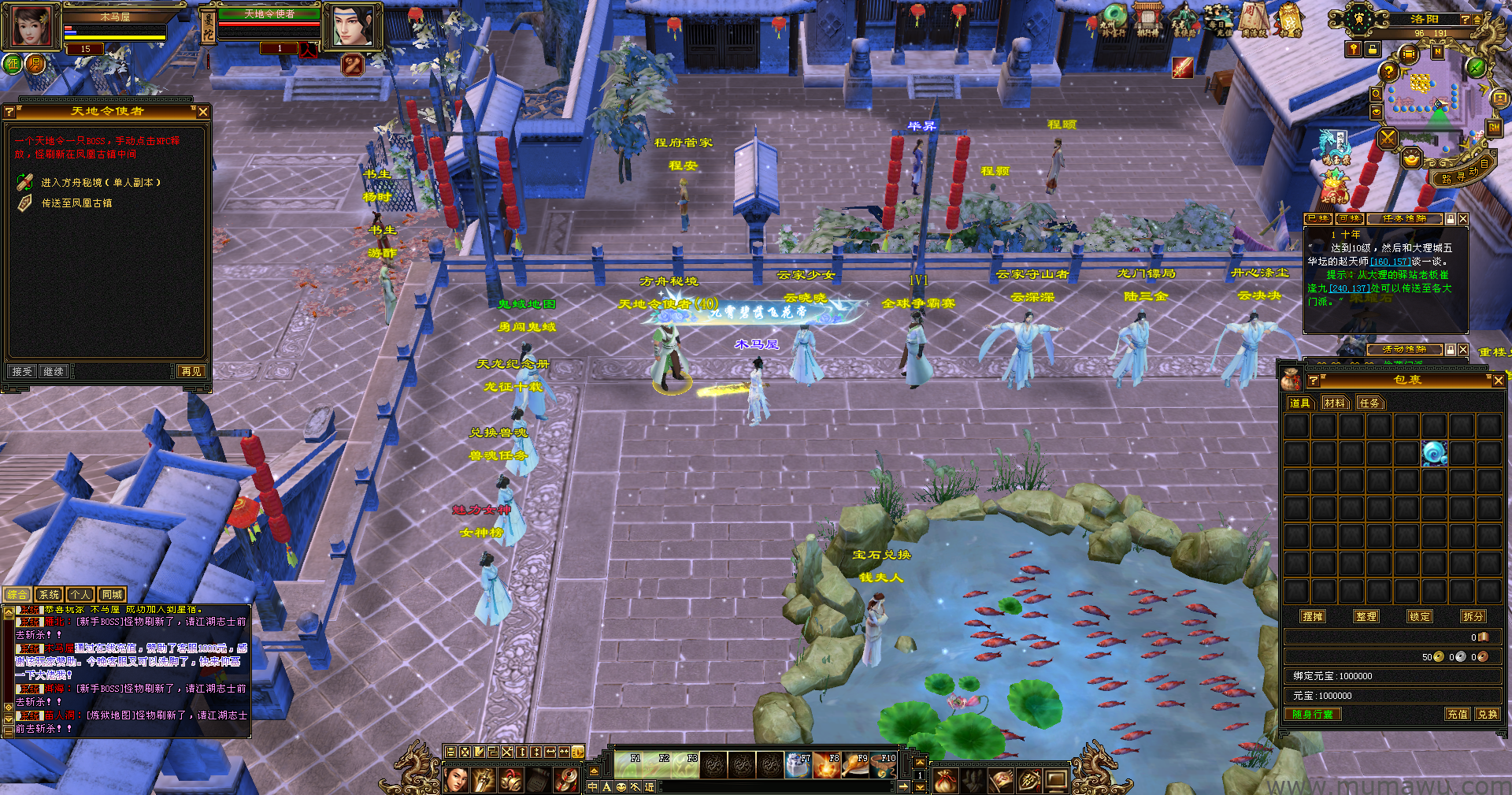Select the blue swirl shell item
This screenshot has width=1512, height=795.
(1433, 453)
